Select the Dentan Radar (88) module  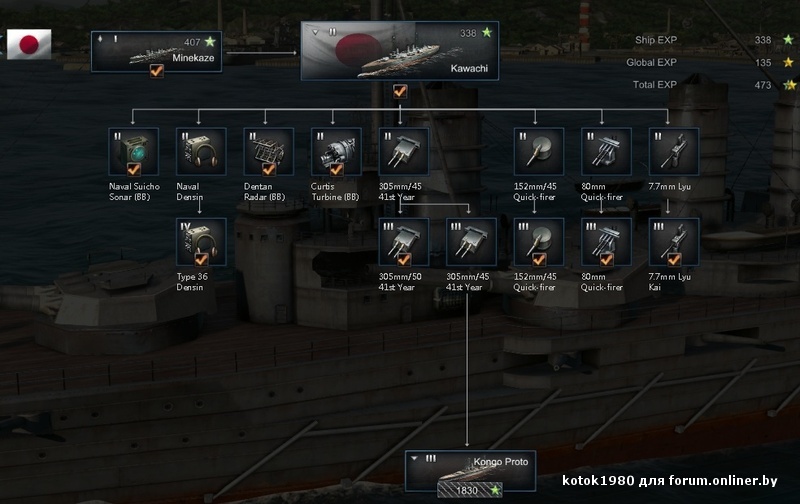(268, 152)
